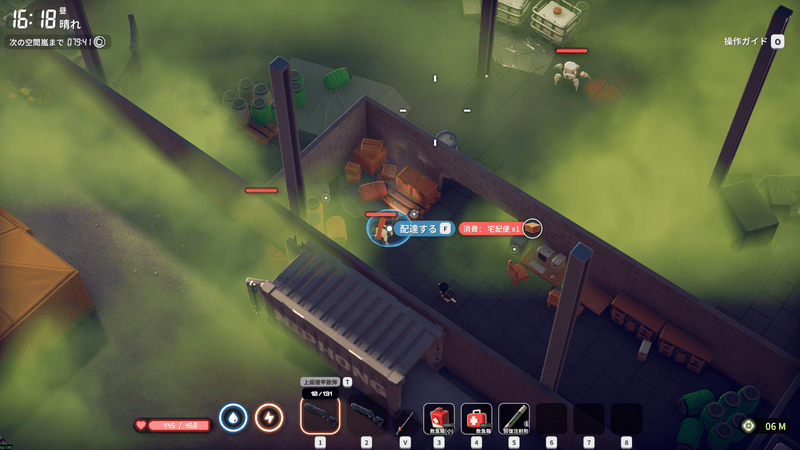Screen dimensions: 800x450
Task: Use the white first aid box
Action: pyautogui.click(x=476, y=418)
